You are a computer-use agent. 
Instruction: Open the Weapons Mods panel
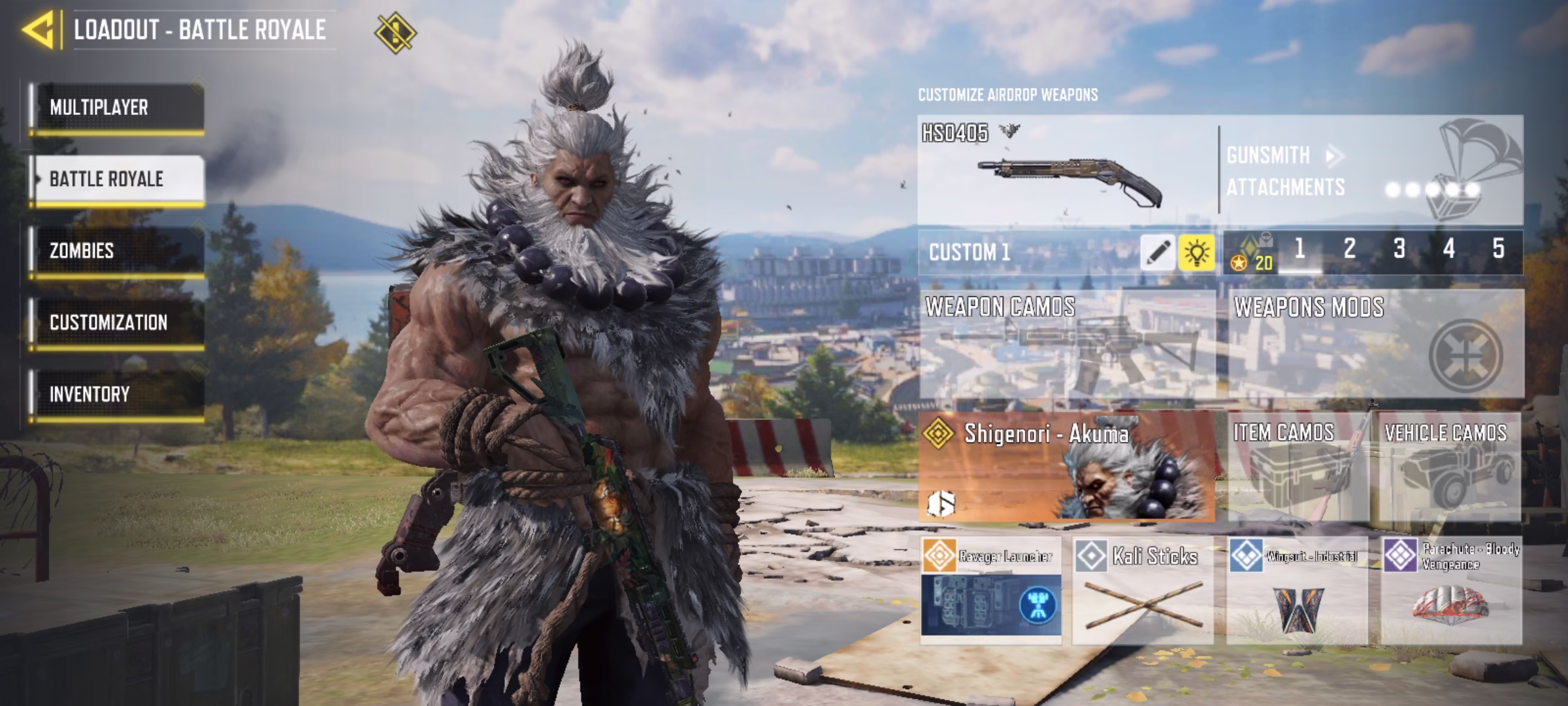tap(1376, 345)
